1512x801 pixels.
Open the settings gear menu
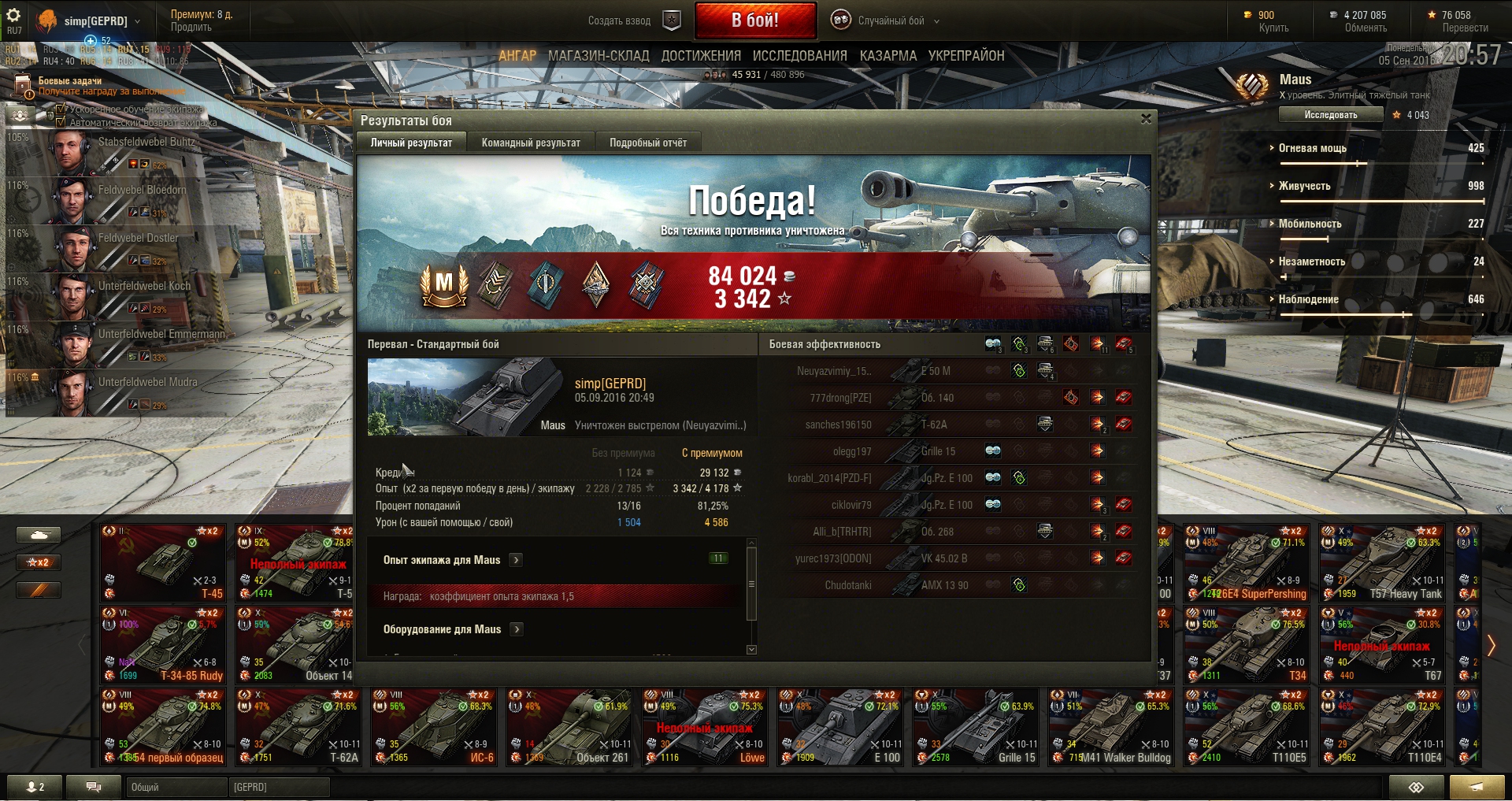pyautogui.click(x=13, y=16)
